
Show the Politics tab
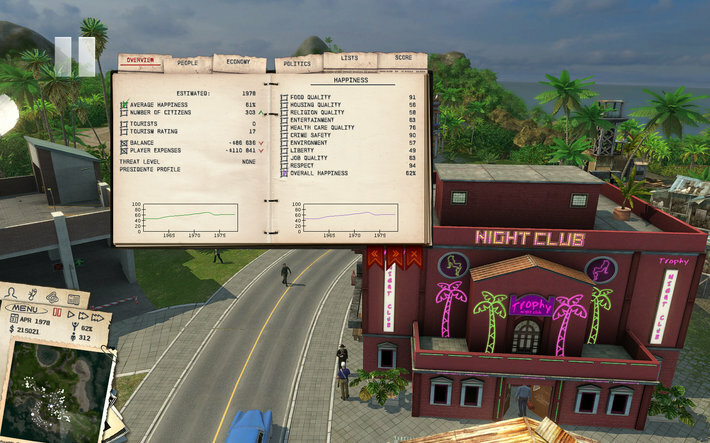[x=297, y=62]
